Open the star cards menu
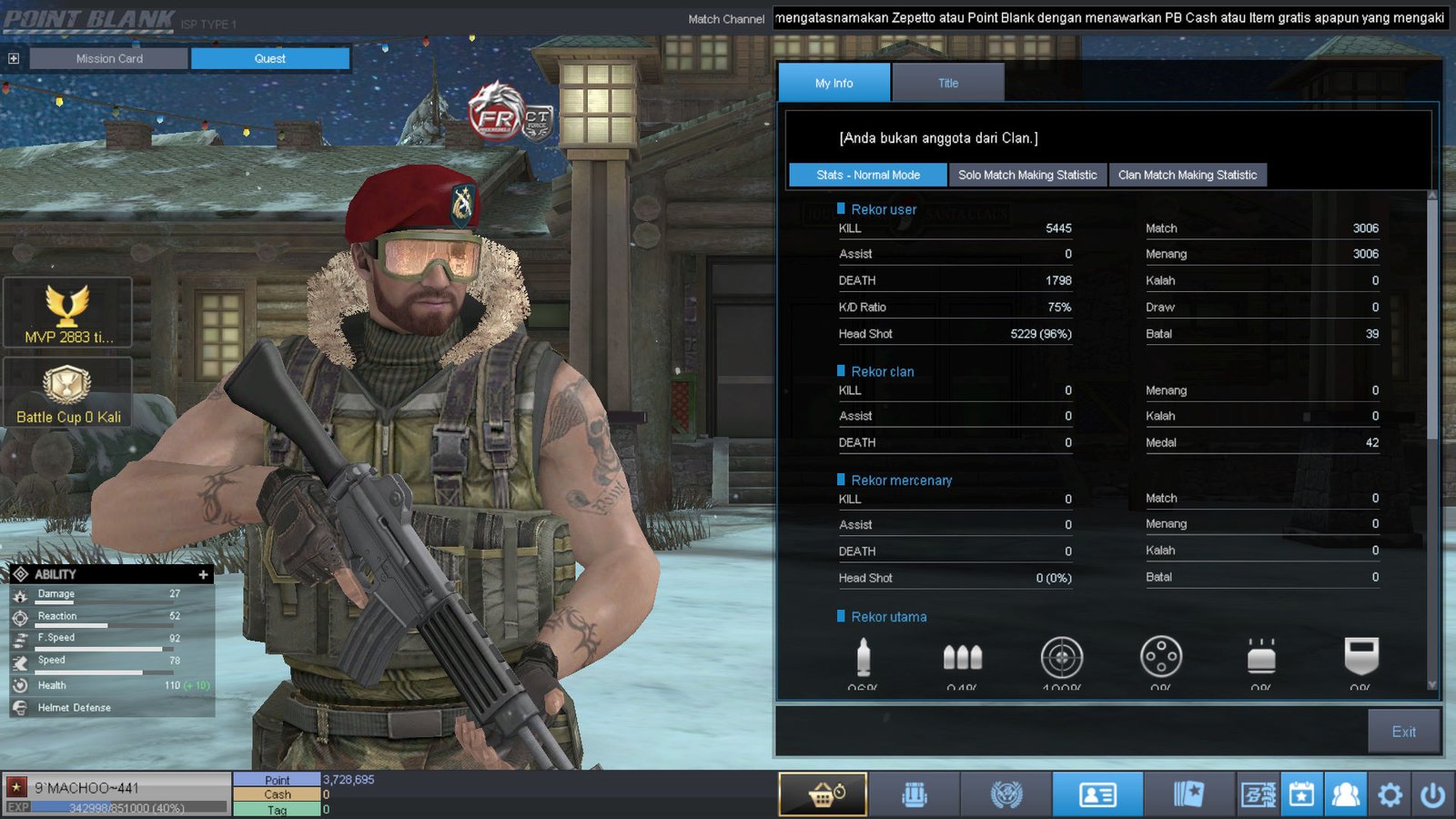 click(1188, 794)
